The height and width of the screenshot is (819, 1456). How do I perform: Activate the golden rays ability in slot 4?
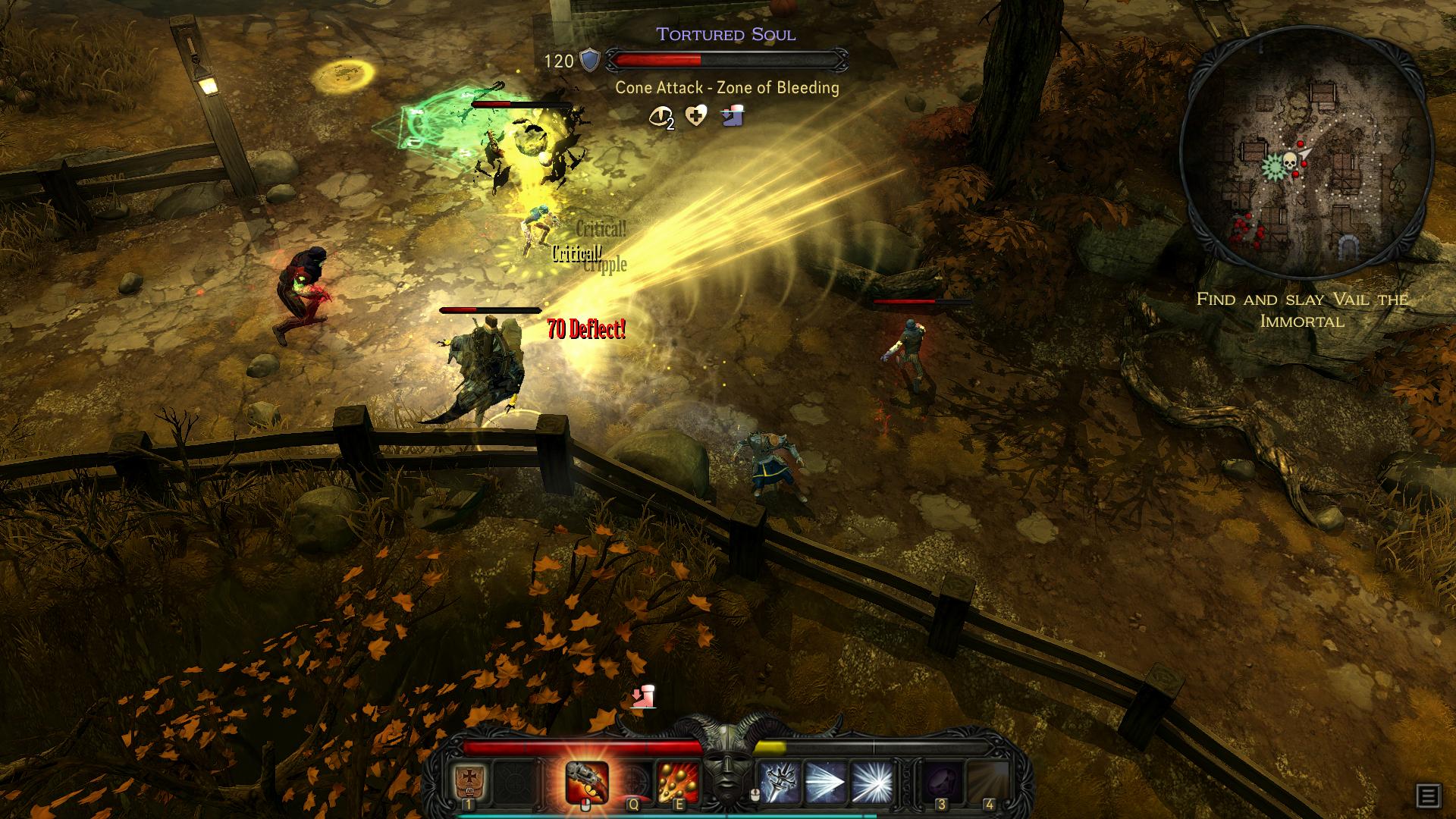point(988,783)
